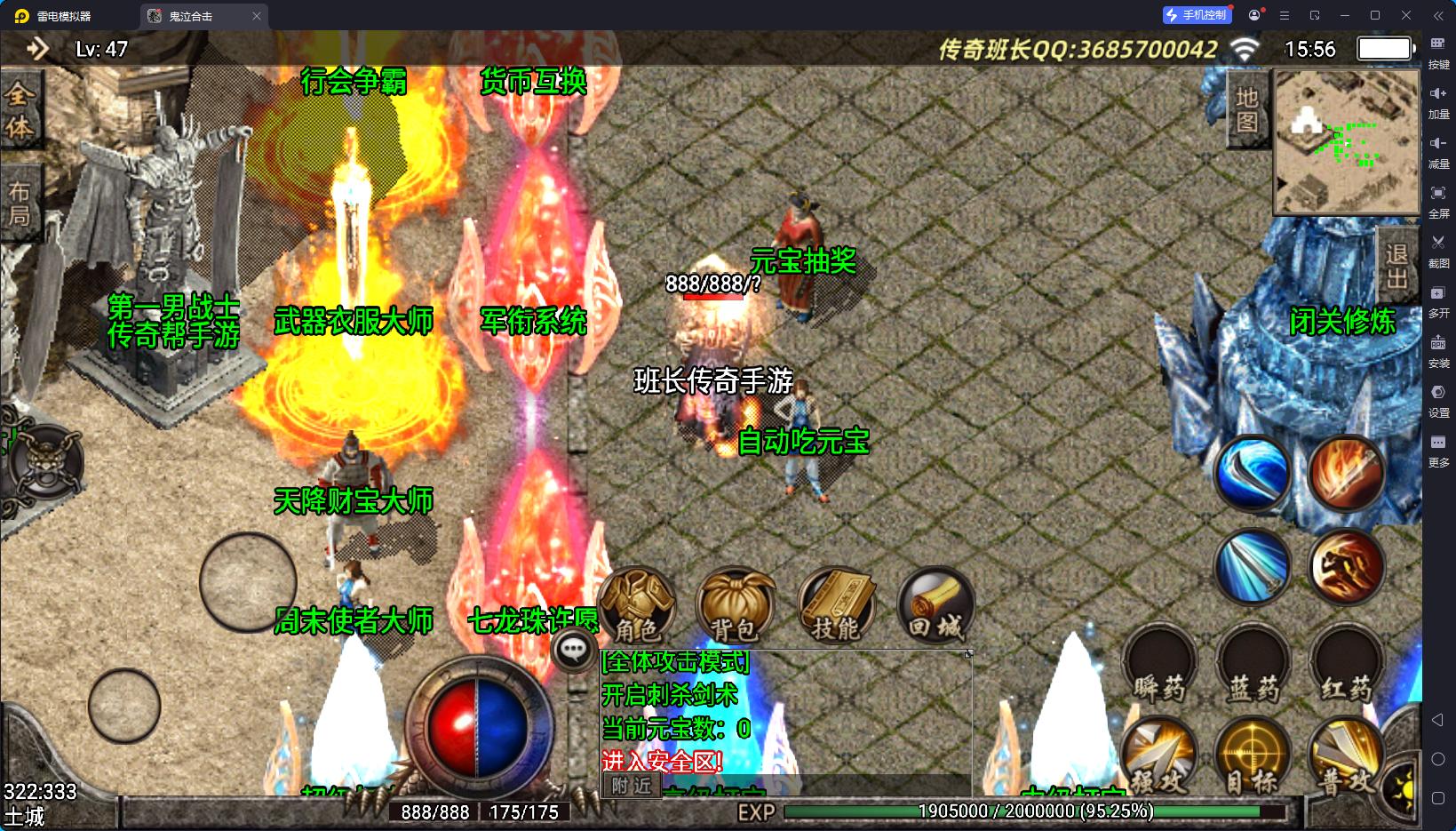Viewport: 1456px width, 831px height.
Task: Open the chat speech bubble button
Action: [x=573, y=651]
